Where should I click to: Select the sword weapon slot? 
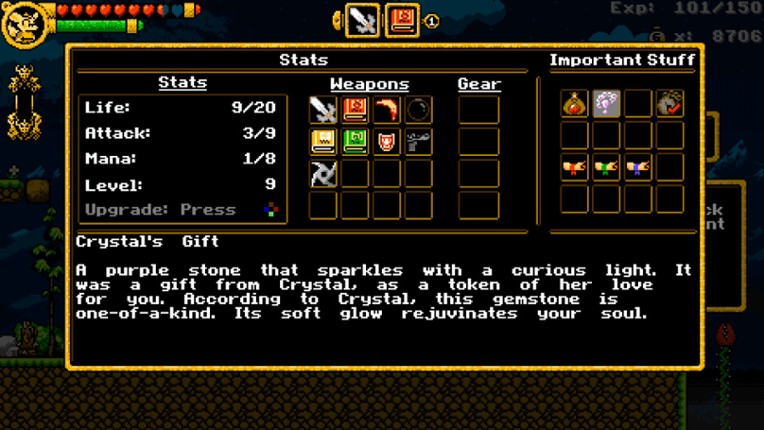point(322,110)
